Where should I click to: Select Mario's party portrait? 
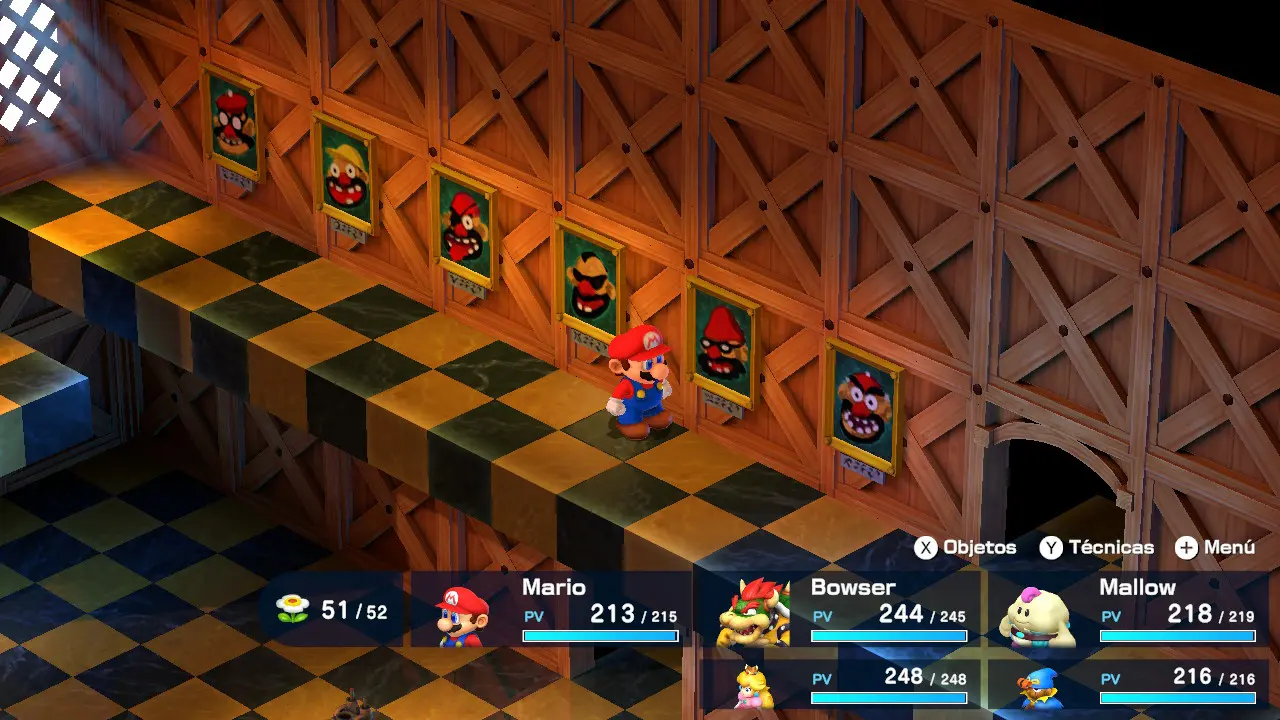click(462, 613)
